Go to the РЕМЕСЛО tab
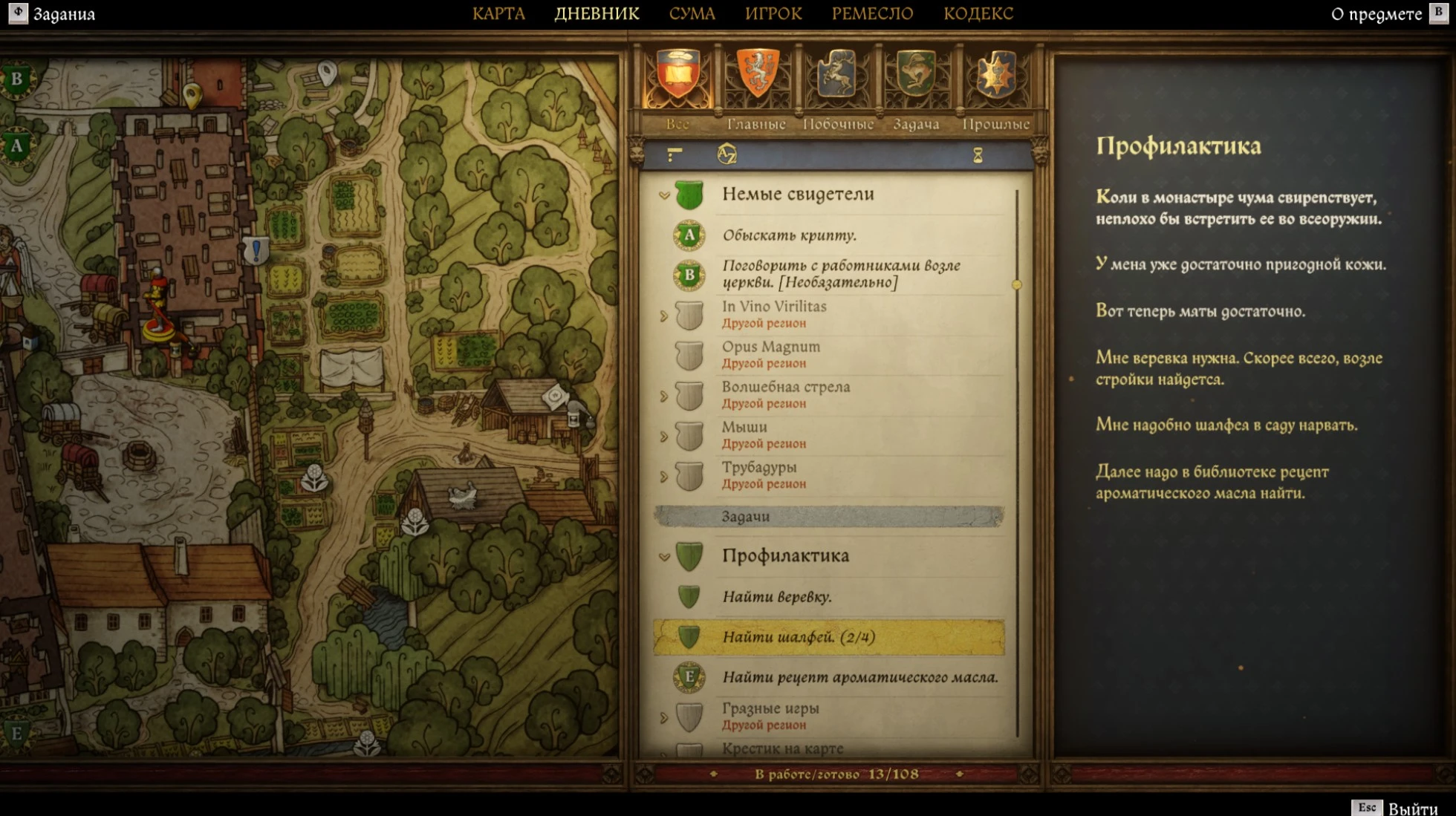 tap(872, 13)
